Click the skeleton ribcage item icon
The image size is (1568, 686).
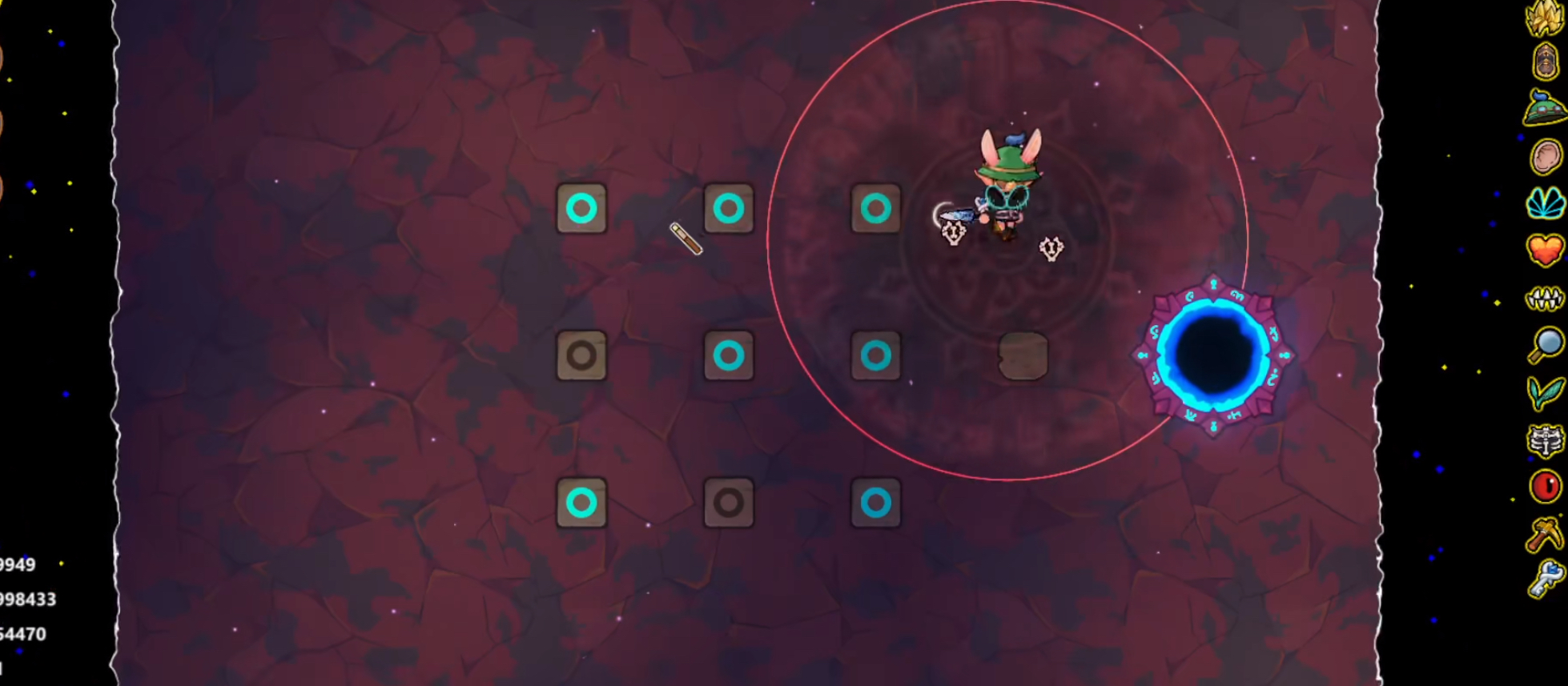tap(1546, 439)
